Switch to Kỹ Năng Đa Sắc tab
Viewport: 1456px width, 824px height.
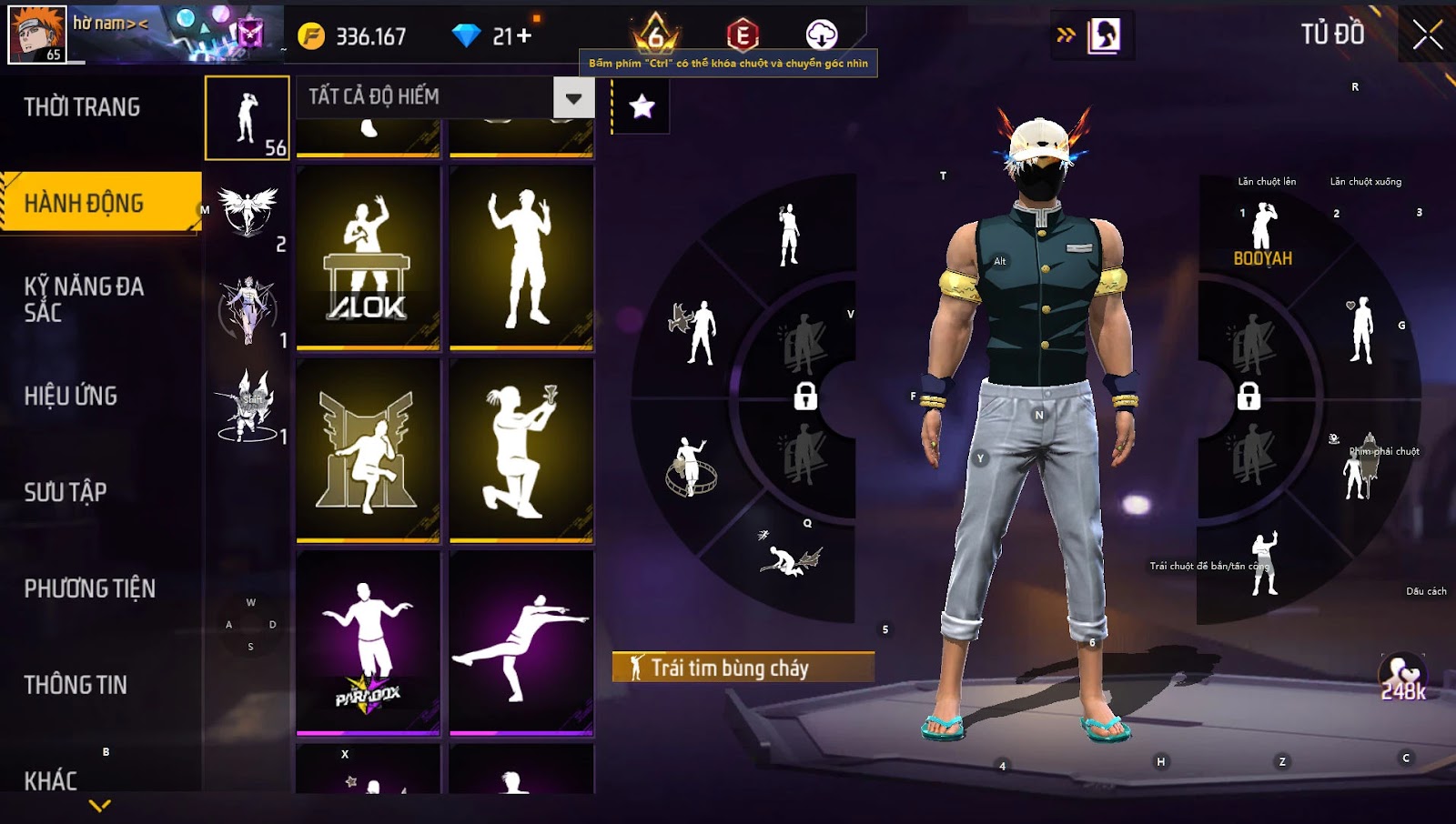coord(84,299)
